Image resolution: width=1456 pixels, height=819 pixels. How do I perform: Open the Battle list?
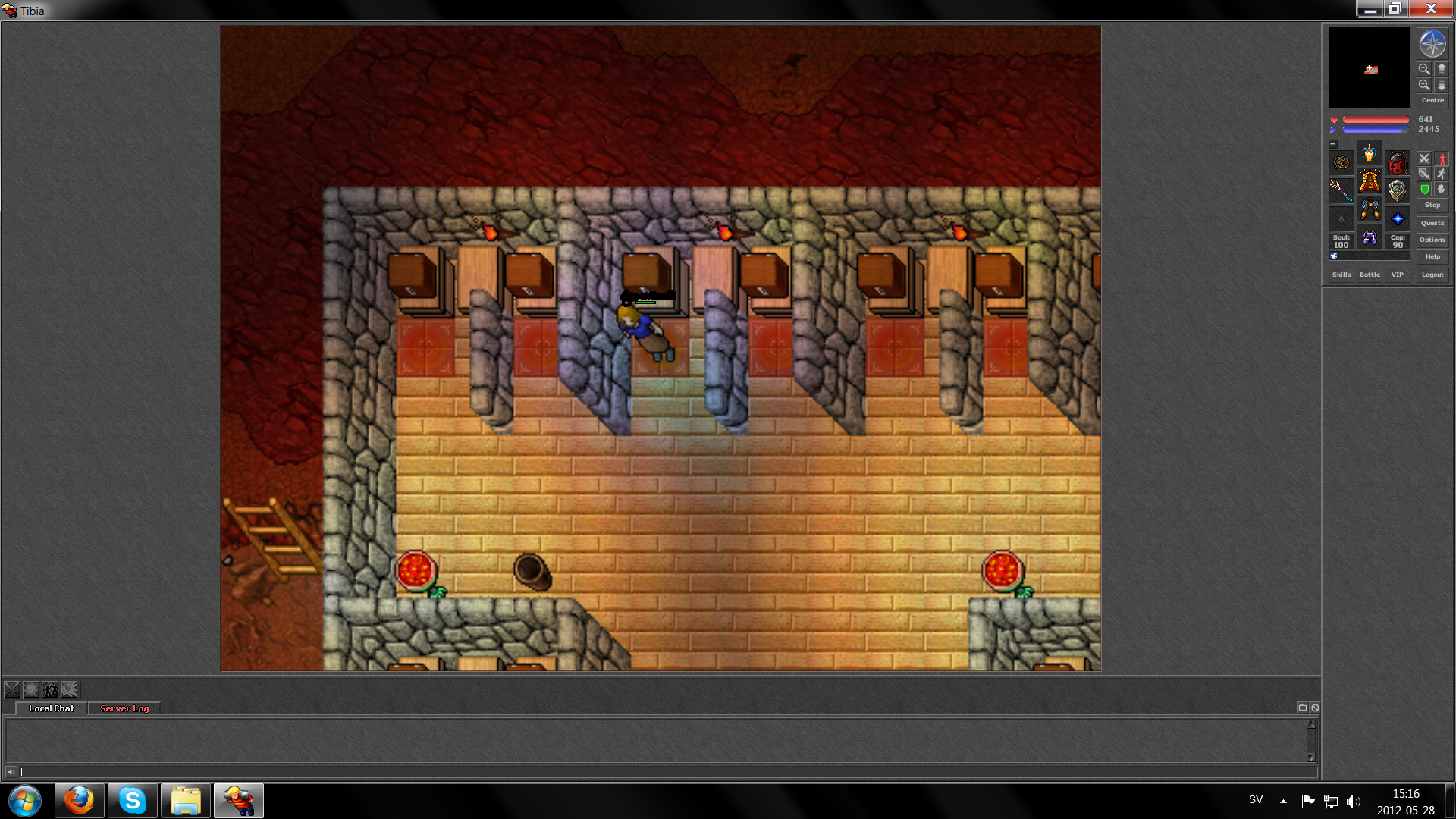click(1370, 275)
